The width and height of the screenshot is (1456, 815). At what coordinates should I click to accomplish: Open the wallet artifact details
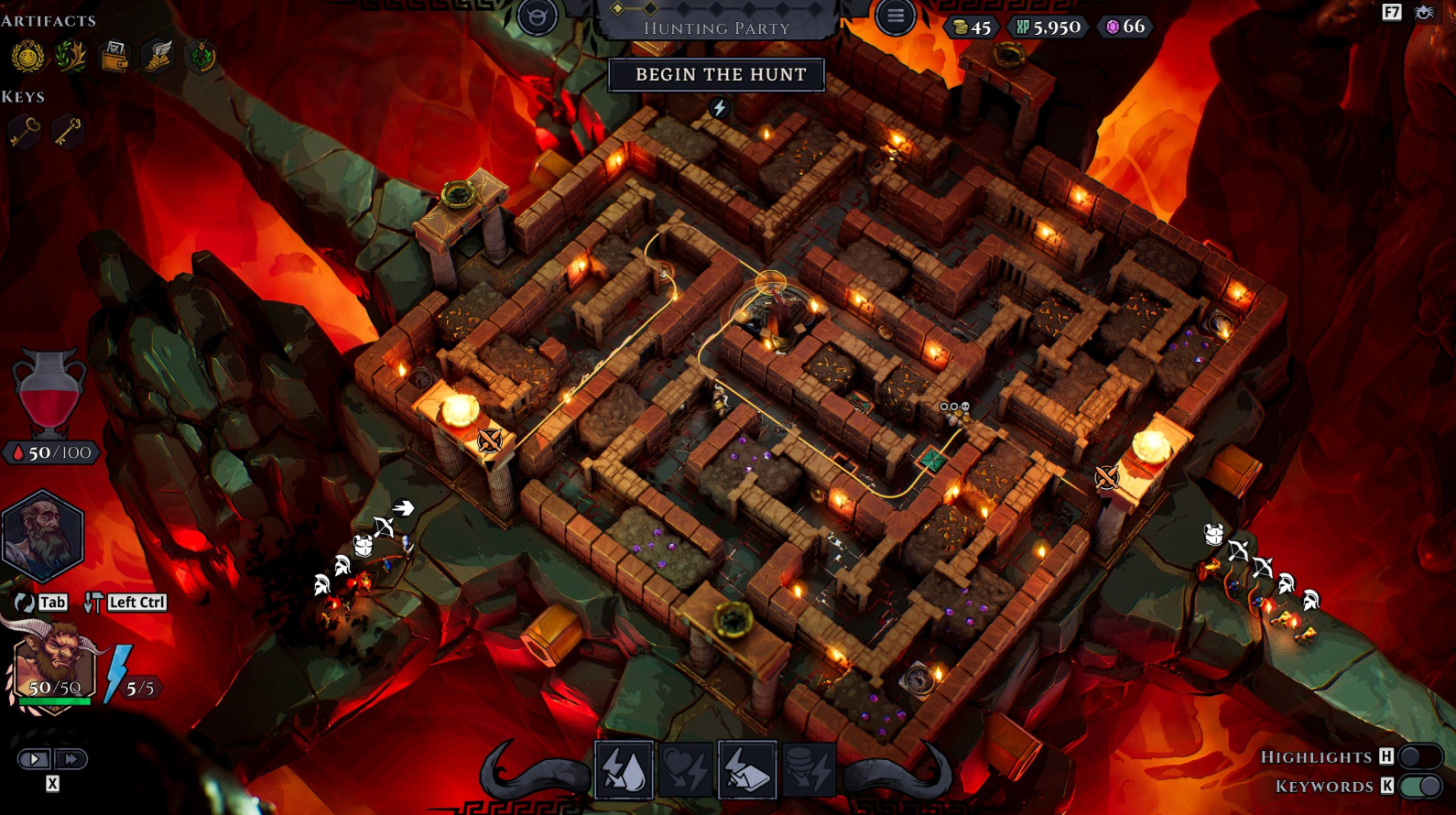[115, 55]
